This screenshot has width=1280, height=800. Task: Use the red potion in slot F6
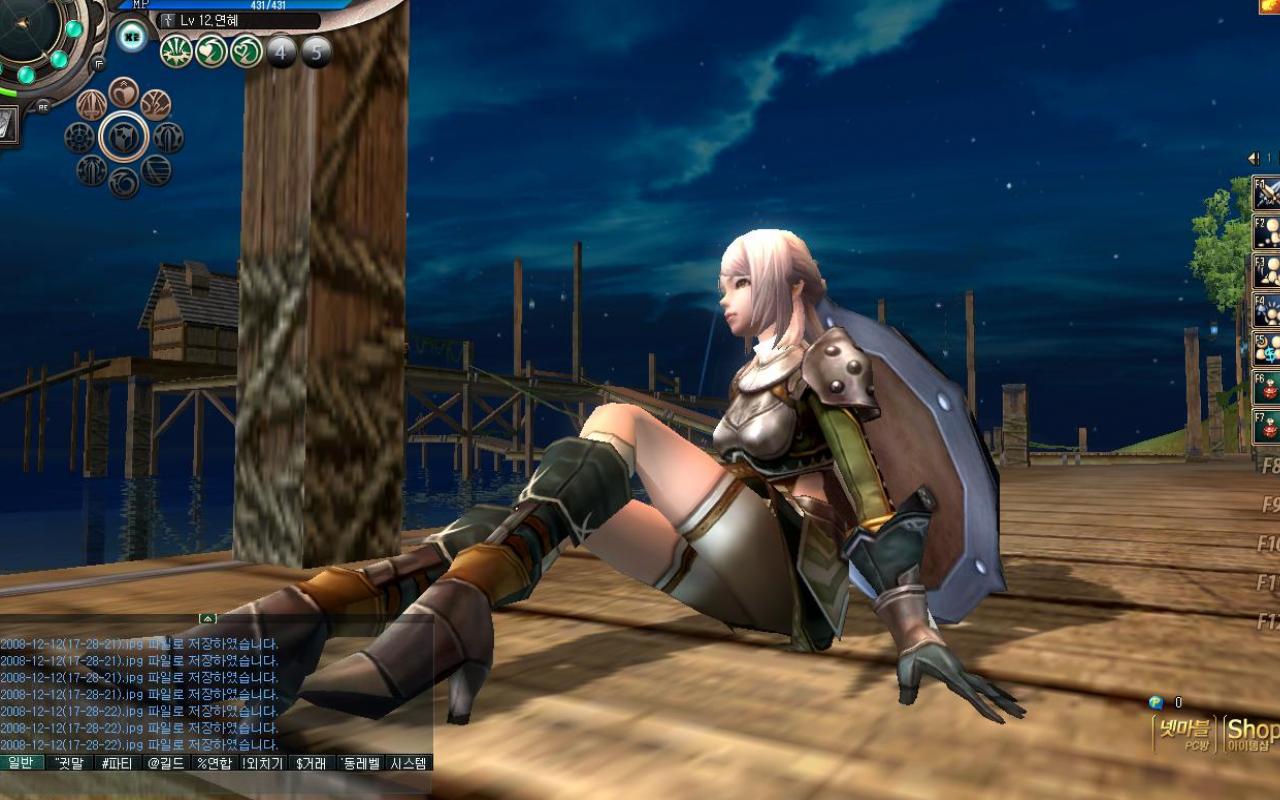(1268, 385)
